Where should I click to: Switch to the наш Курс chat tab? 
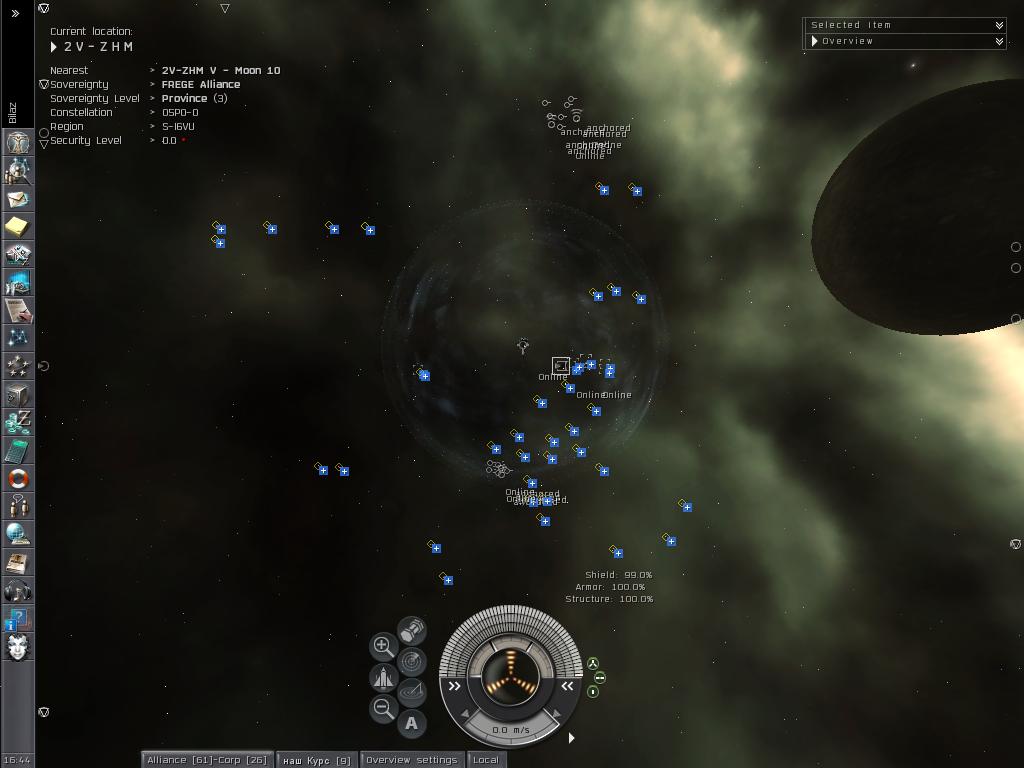(316, 760)
